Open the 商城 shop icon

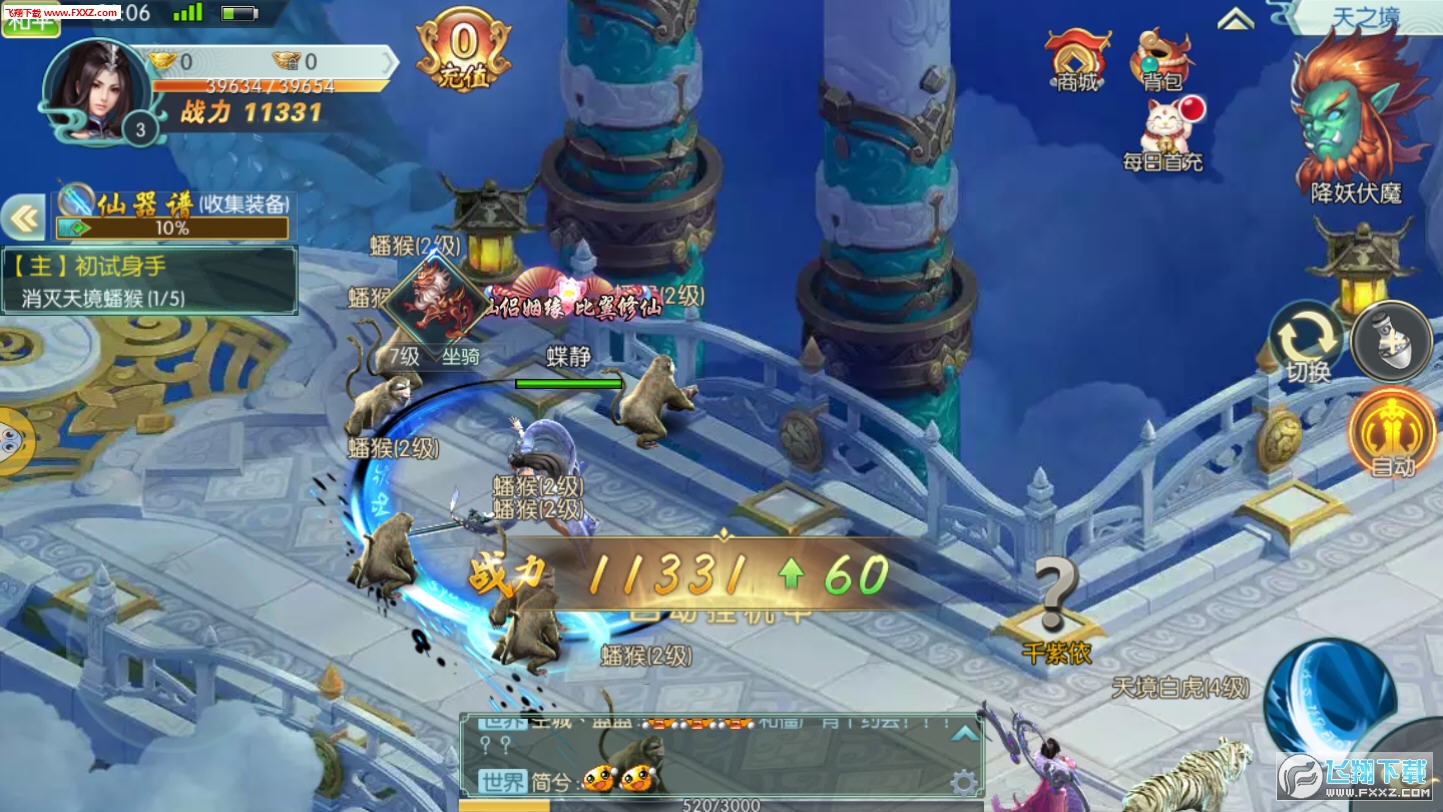pyautogui.click(x=1076, y=60)
